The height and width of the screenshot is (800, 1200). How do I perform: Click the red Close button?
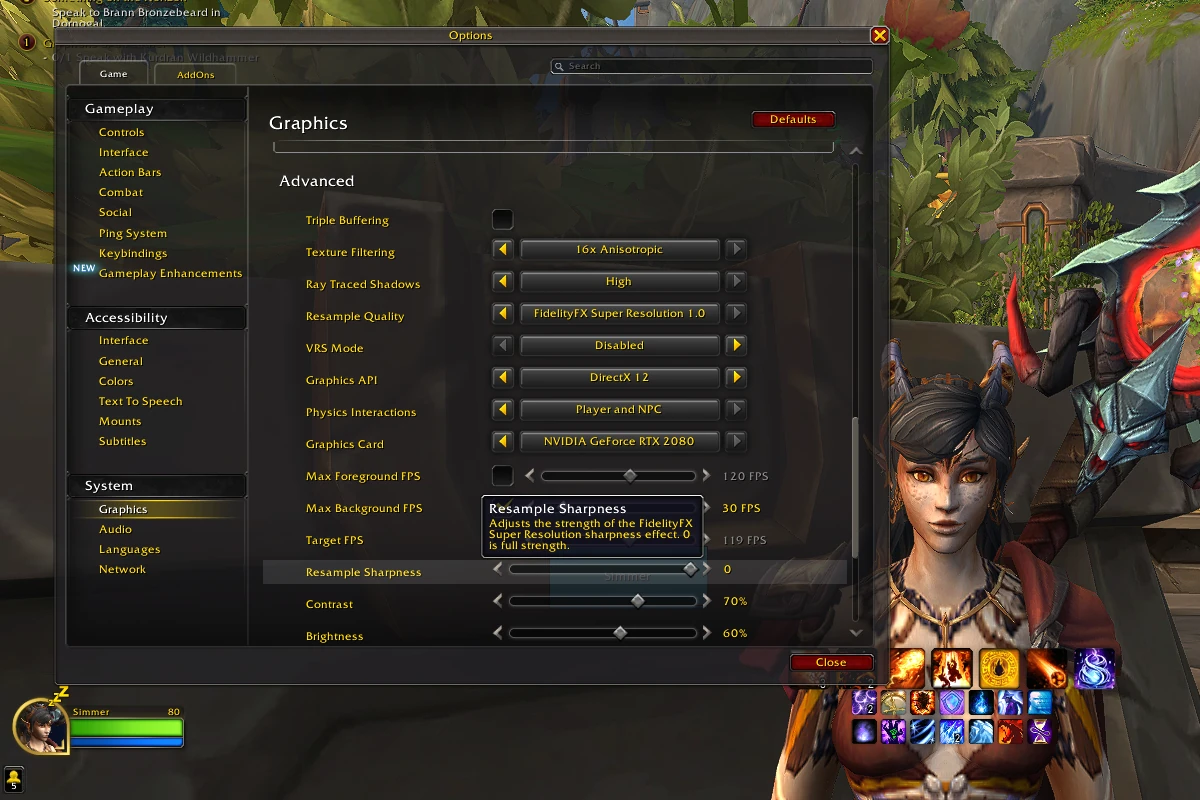point(830,662)
